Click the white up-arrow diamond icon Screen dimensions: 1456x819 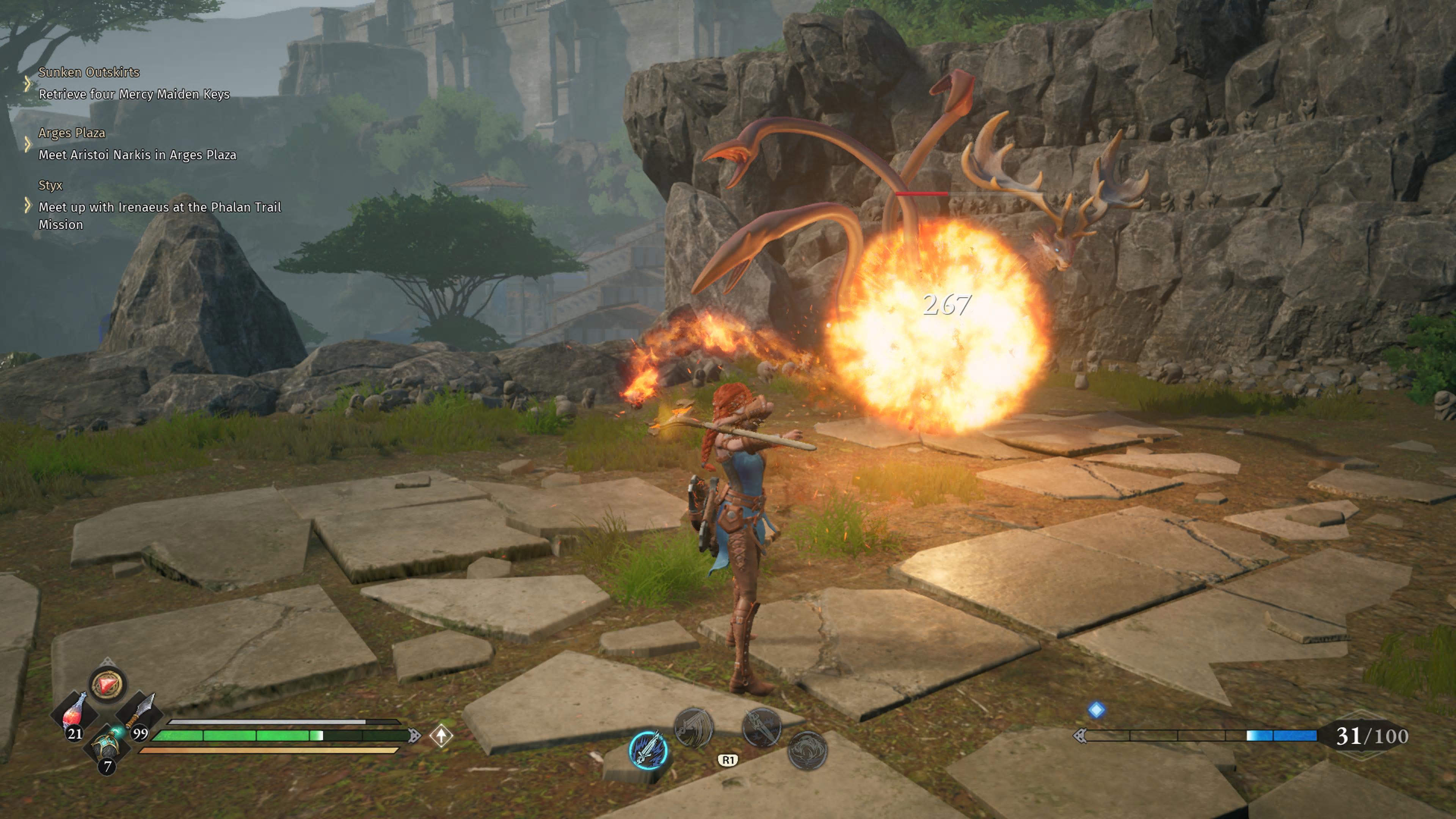coord(441,735)
